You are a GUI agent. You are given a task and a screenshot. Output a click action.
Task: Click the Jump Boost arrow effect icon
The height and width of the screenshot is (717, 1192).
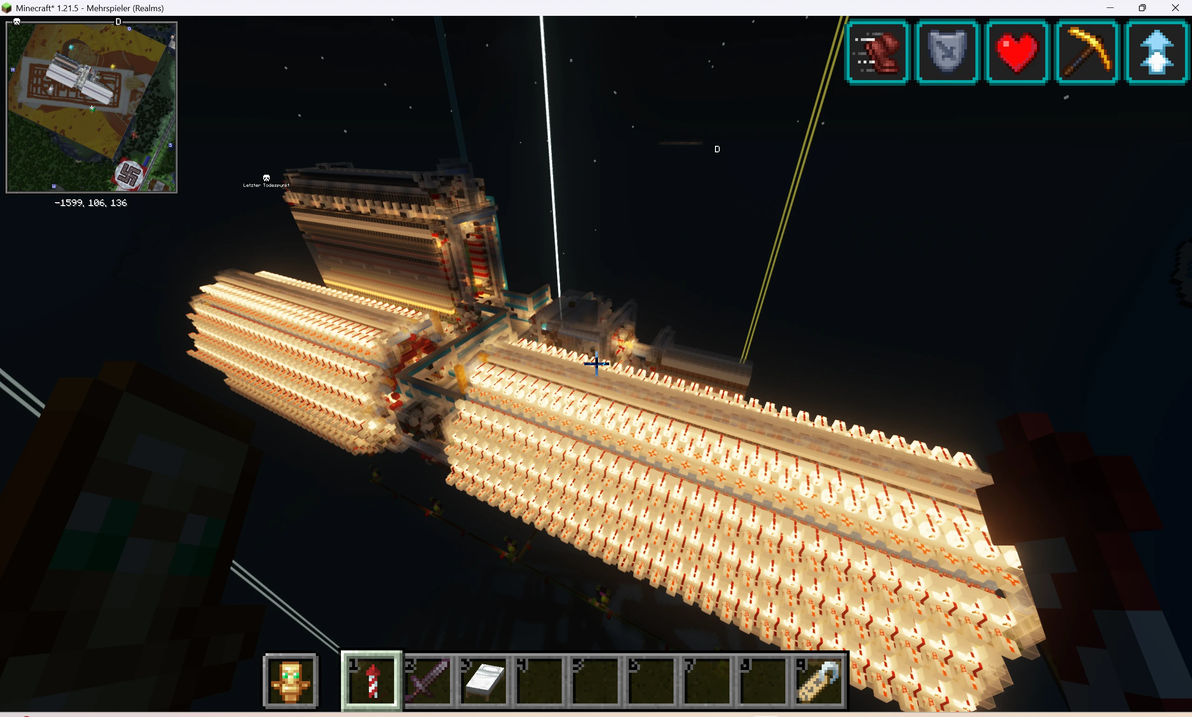coord(1156,52)
